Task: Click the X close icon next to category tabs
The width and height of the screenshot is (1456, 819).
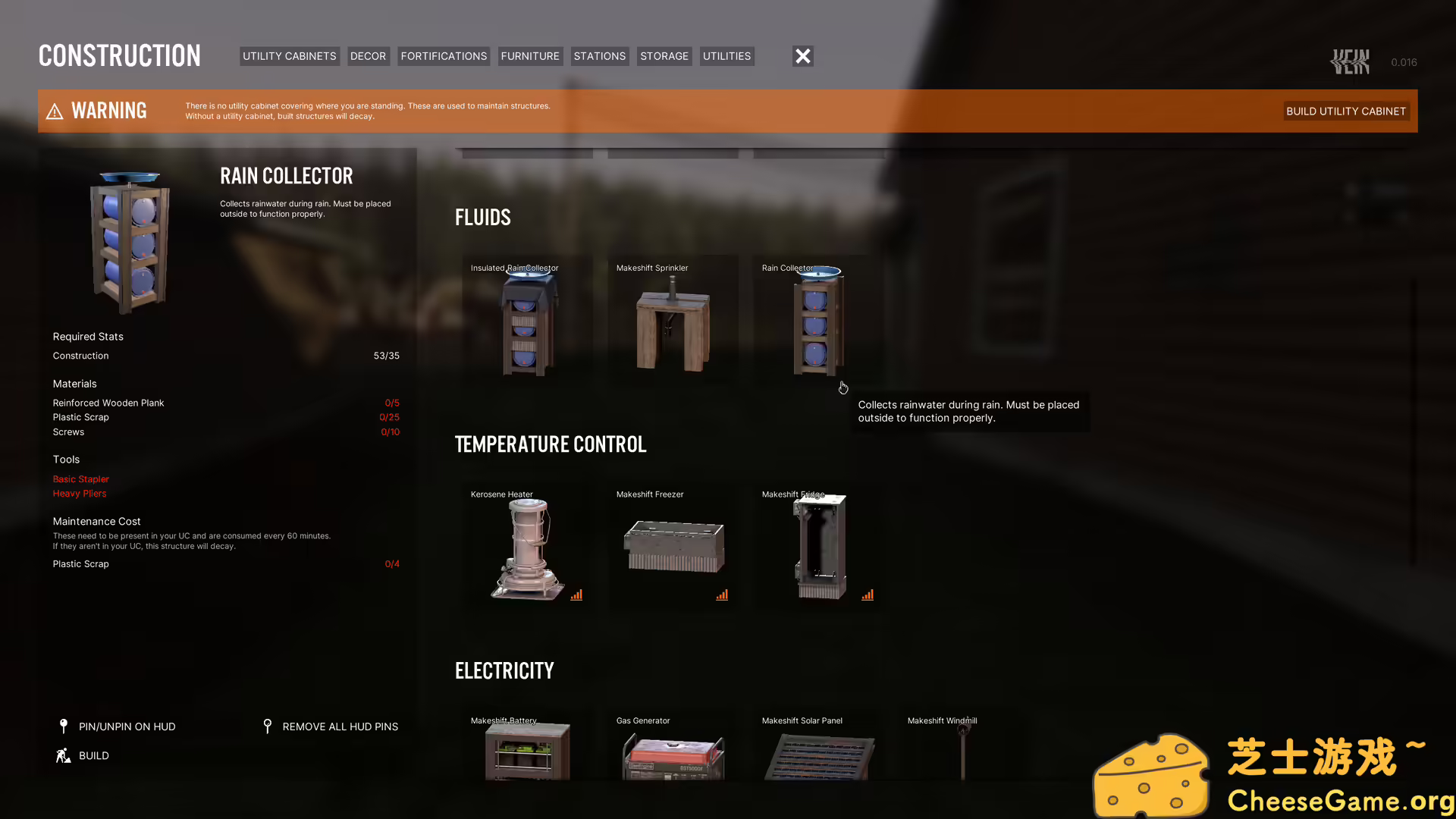Action: pyautogui.click(x=802, y=55)
